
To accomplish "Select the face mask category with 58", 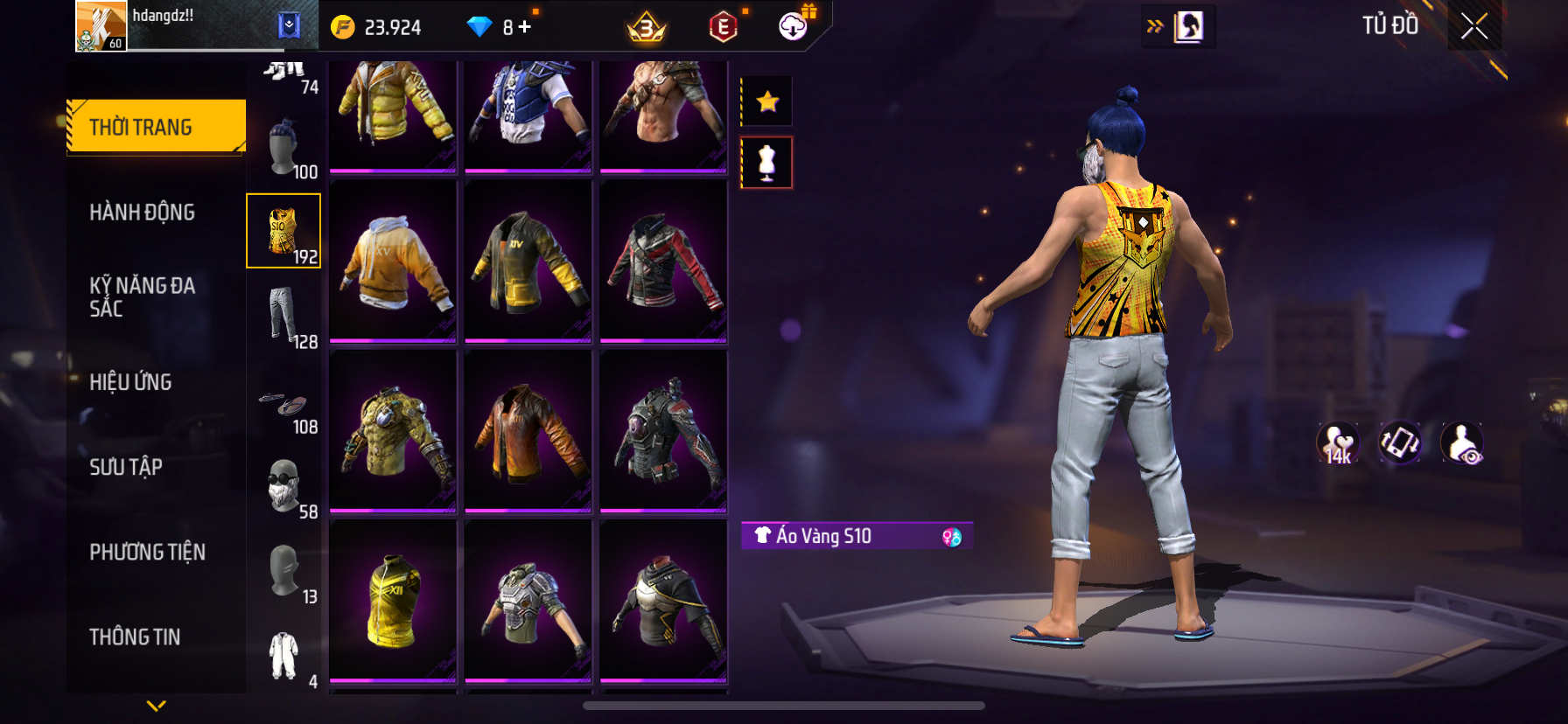I will pos(284,487).
